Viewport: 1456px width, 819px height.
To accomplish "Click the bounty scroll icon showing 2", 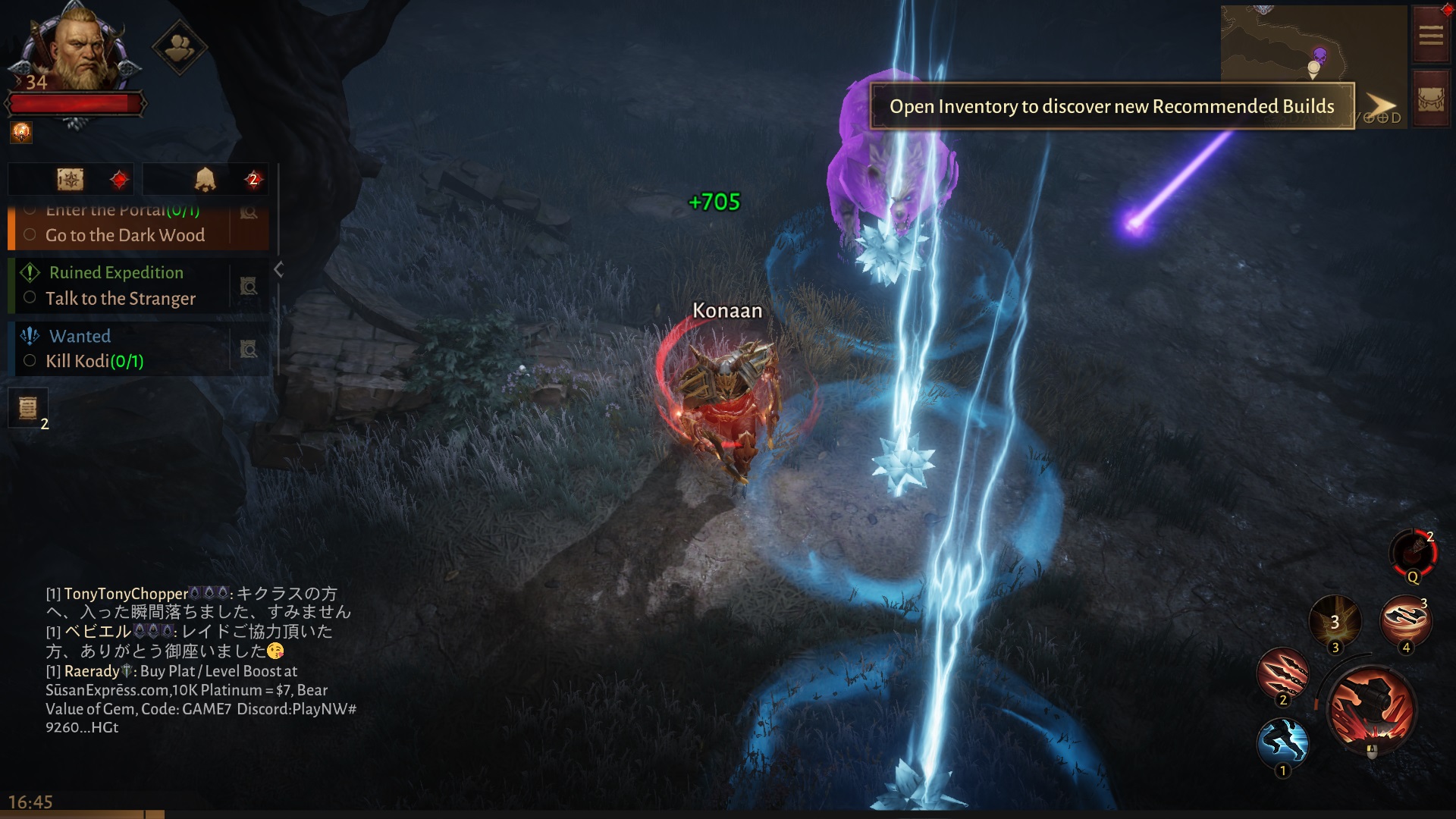I will click(28, 408).
